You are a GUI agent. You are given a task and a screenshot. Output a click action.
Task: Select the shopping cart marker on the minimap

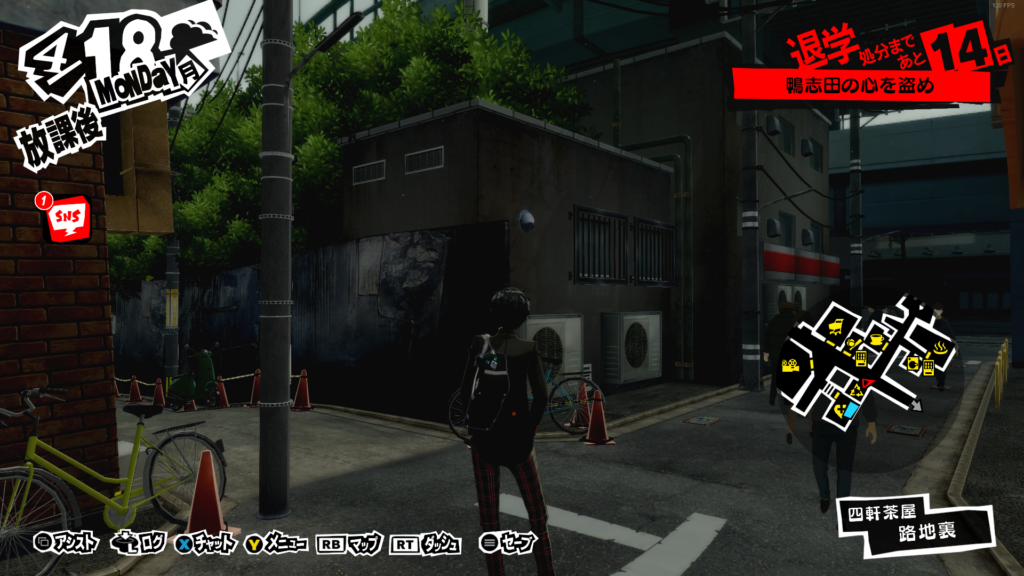(x=836, y=327)
